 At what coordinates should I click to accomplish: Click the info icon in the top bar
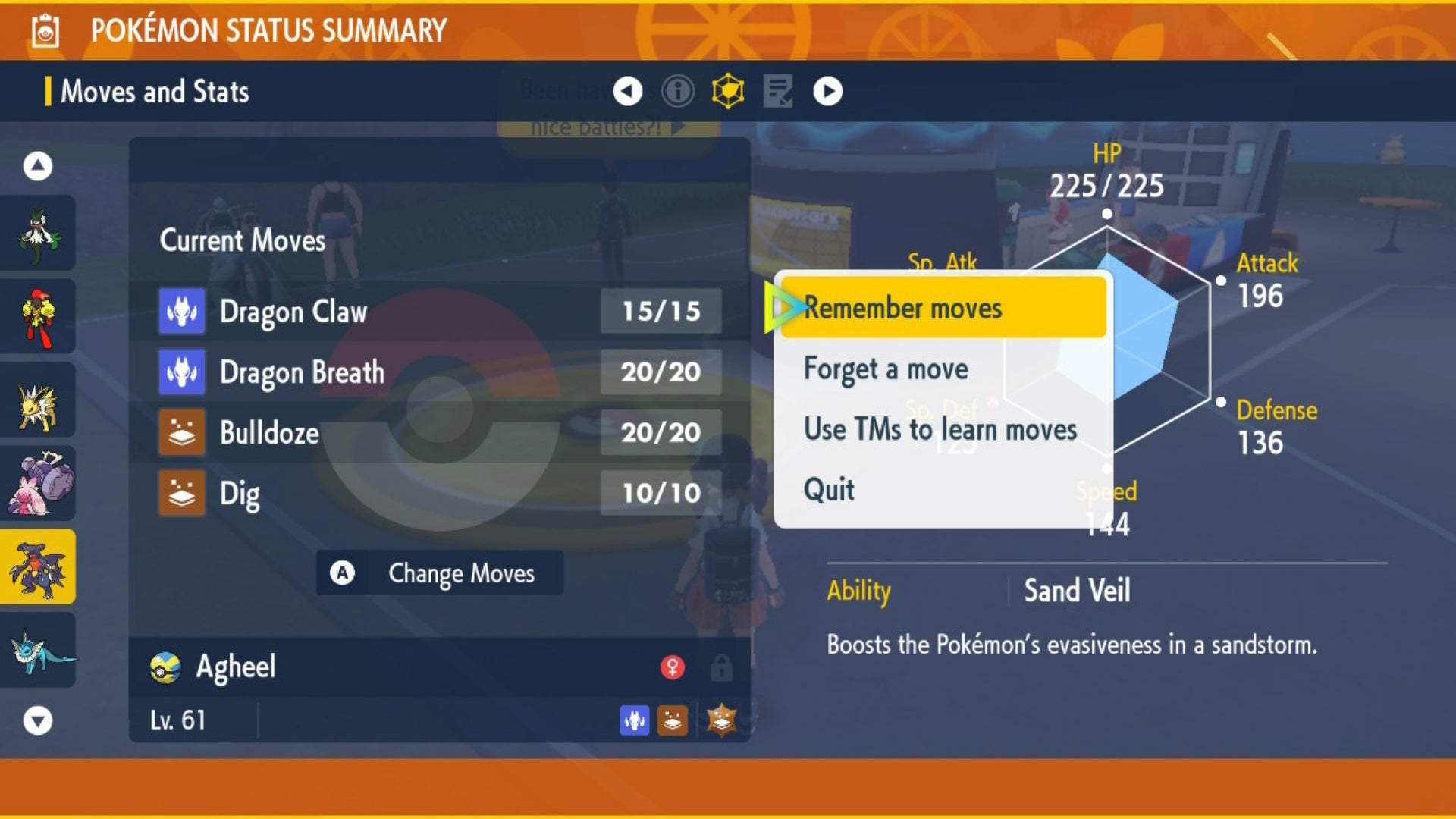coord(677,91)
